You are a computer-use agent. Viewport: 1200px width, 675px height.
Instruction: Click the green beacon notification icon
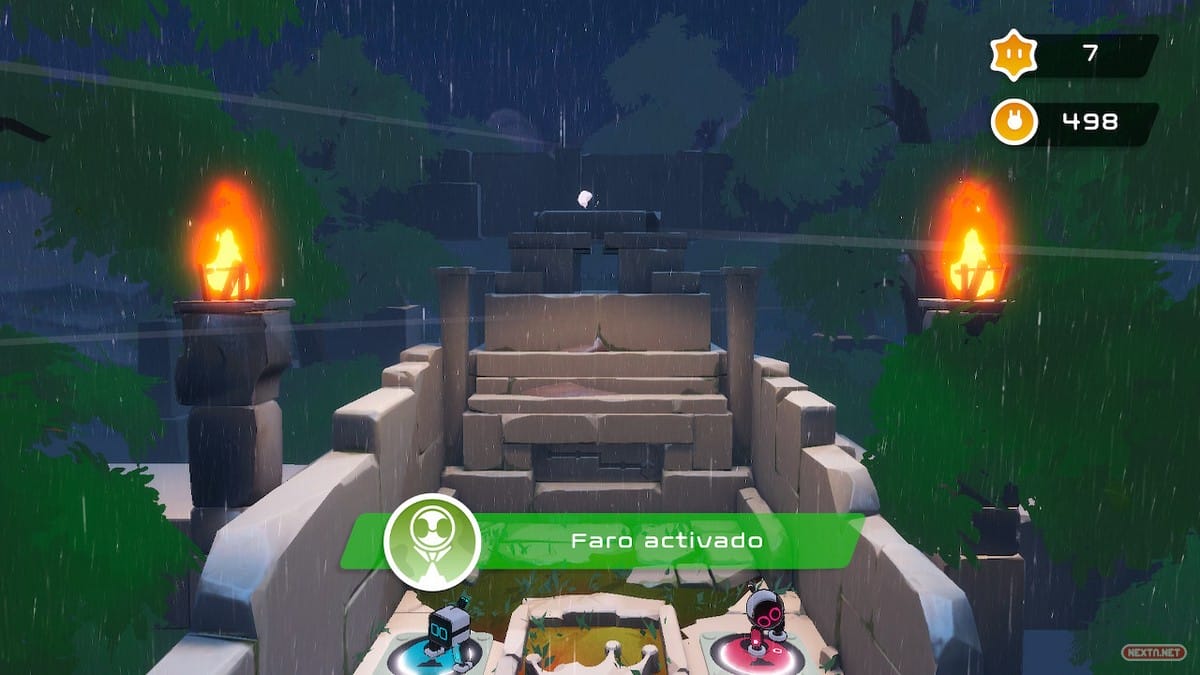click(432, 542)
